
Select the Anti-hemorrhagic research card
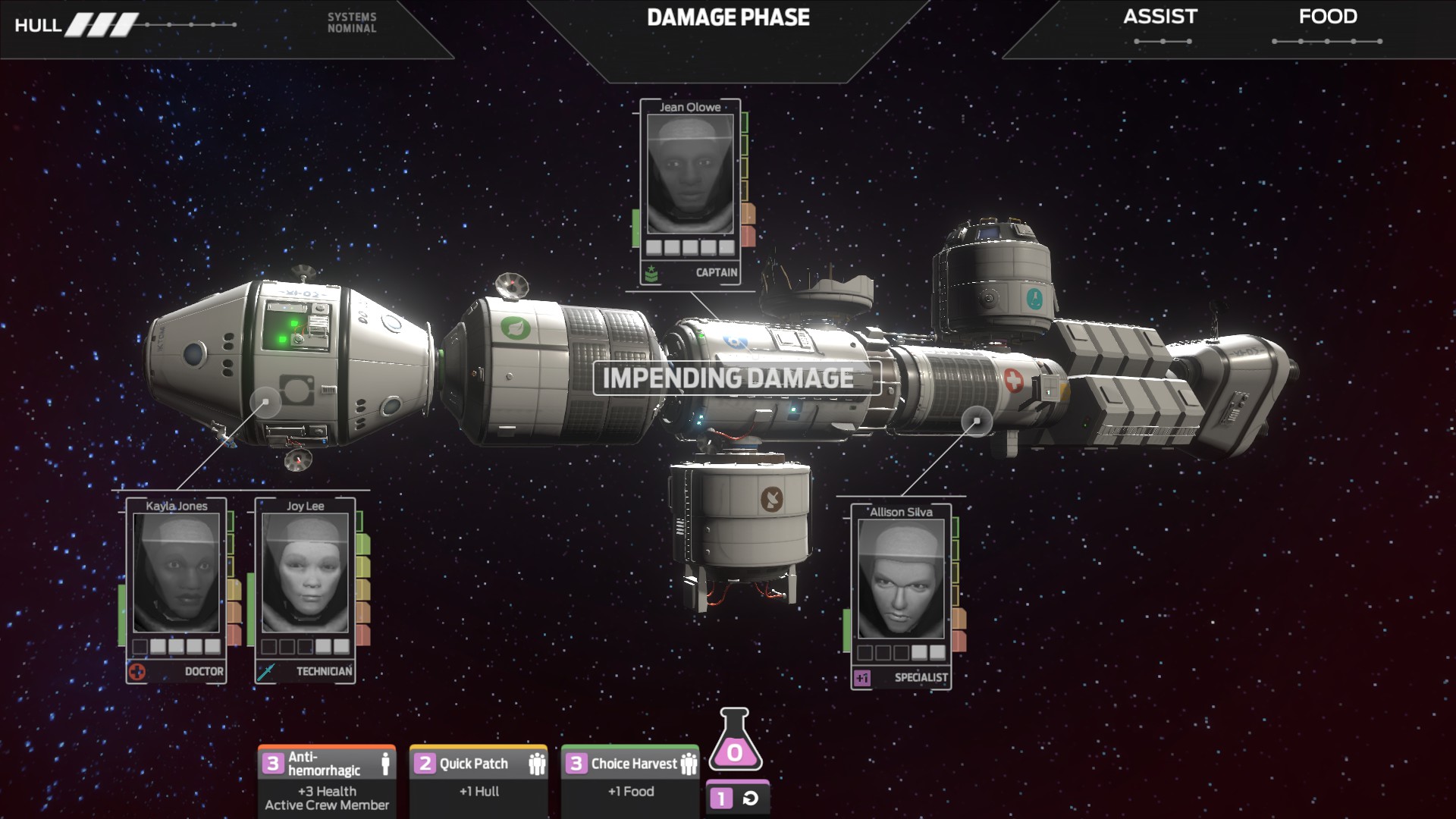(327, 781)
